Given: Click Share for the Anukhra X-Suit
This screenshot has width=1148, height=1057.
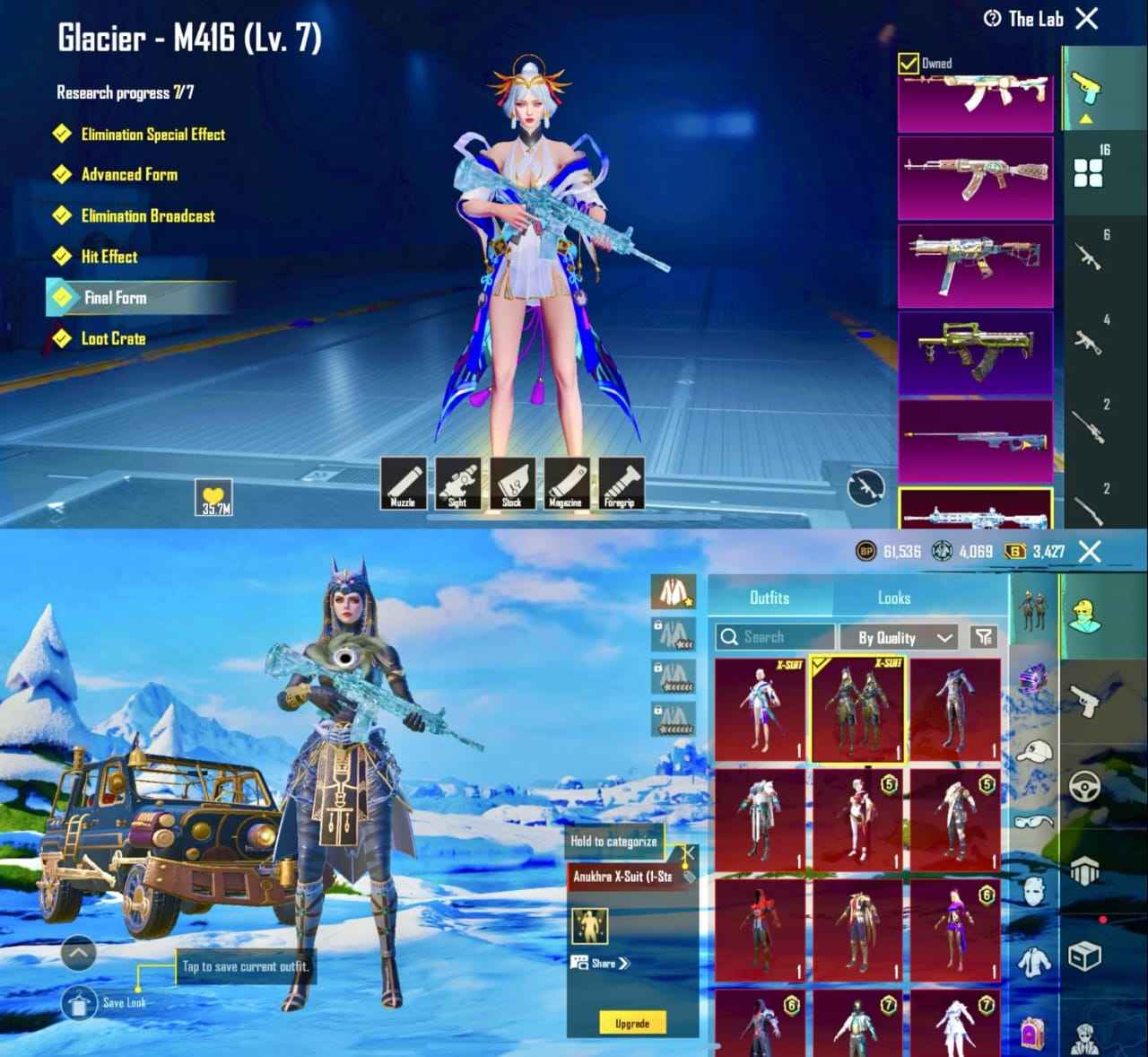Looking at the screenshot, I should tap(599, 964).
